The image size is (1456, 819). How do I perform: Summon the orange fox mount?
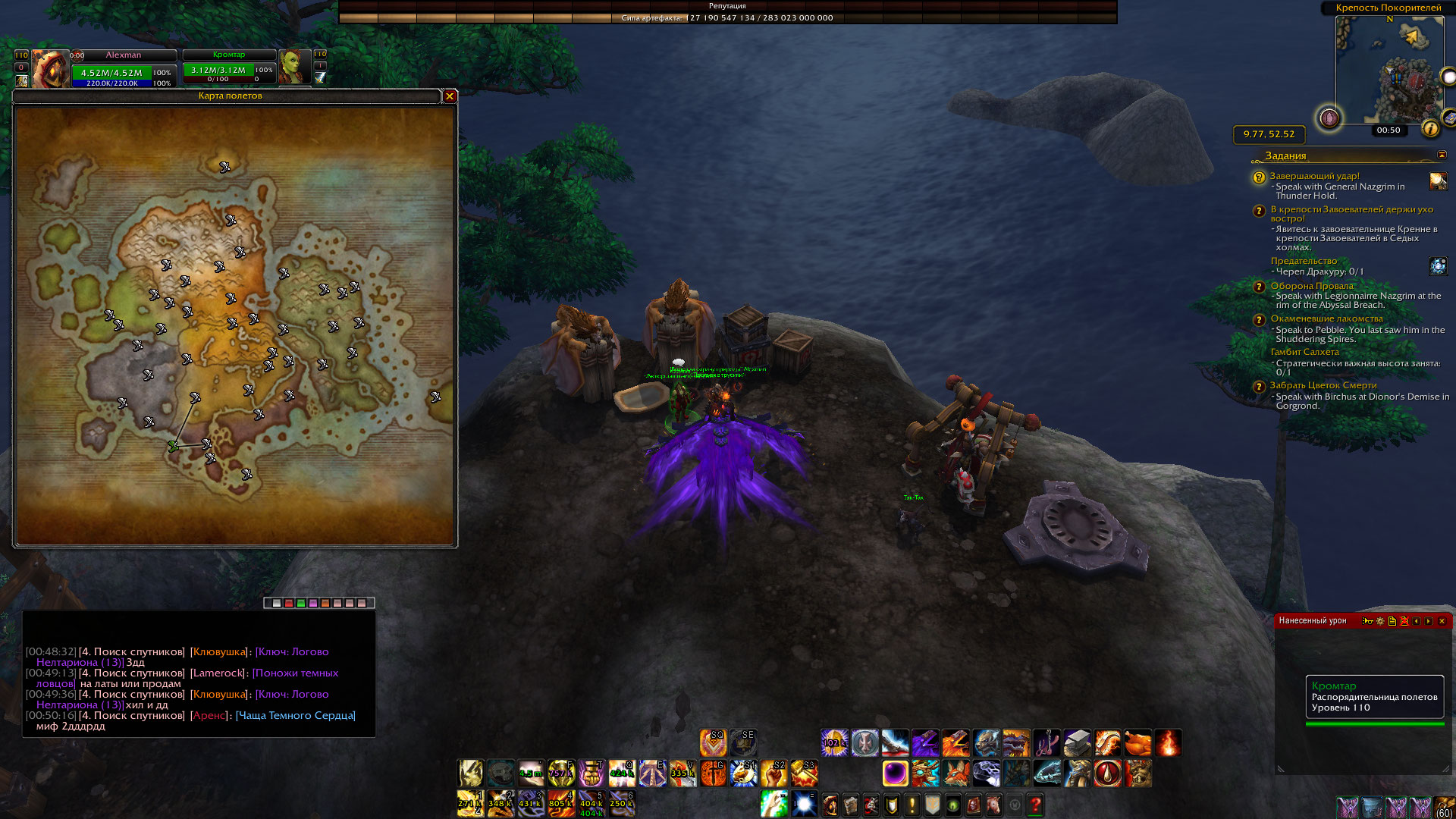[955, 773]
